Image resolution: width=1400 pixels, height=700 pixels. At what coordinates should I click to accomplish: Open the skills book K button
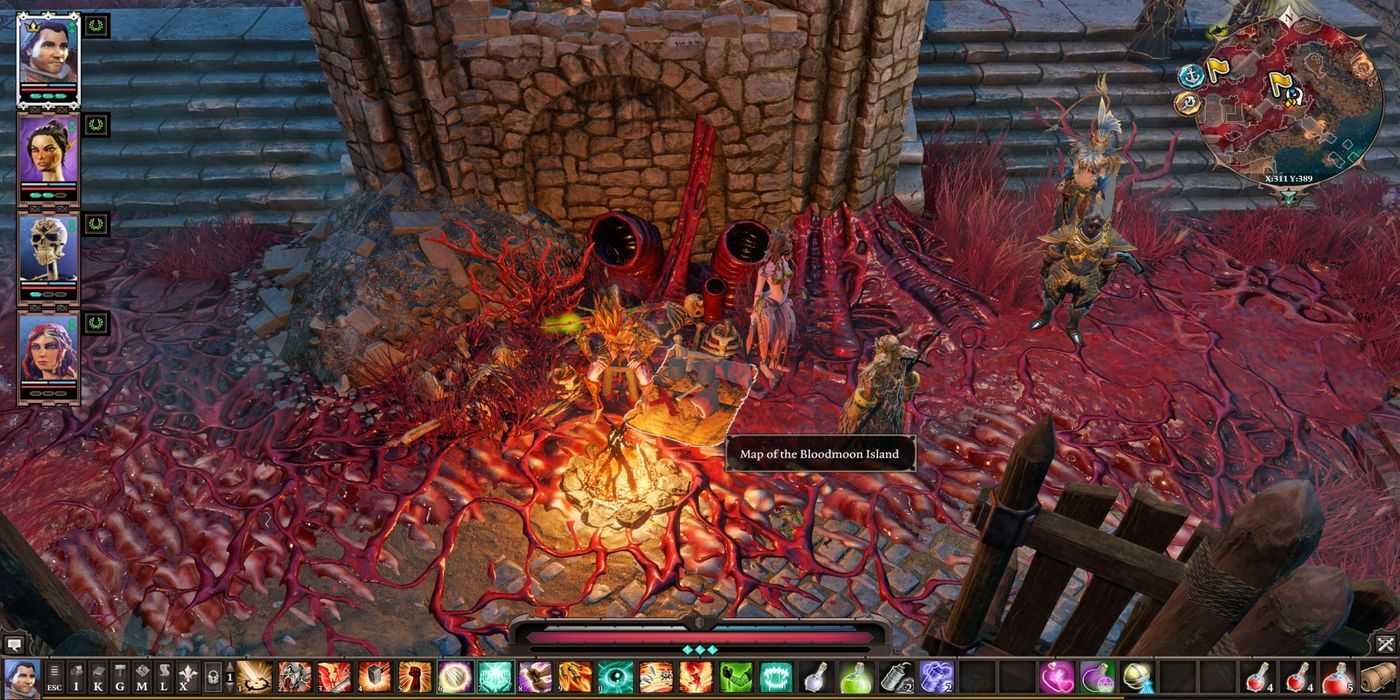[x=98, y=678]
